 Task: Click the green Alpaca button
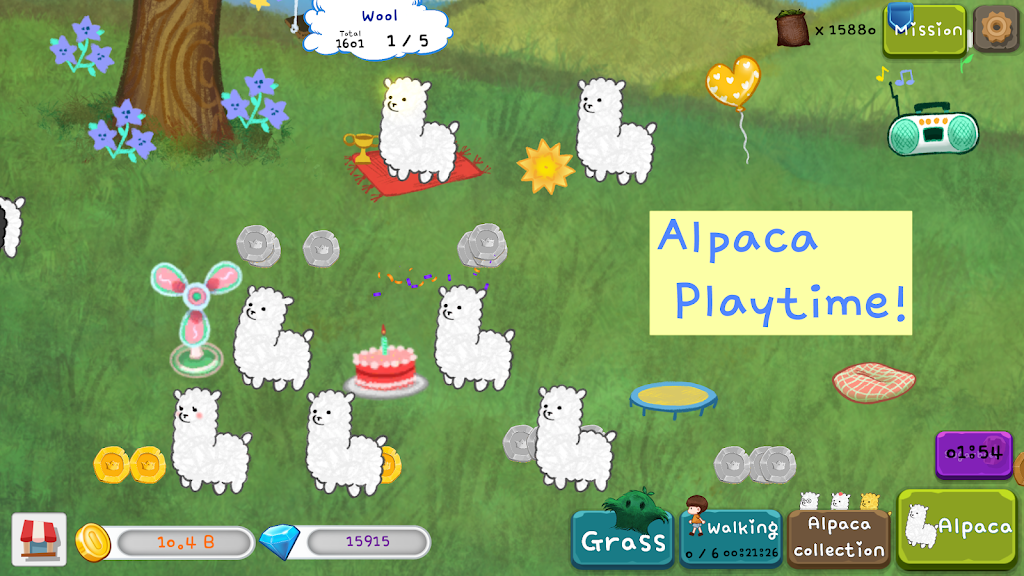[957, 529]
